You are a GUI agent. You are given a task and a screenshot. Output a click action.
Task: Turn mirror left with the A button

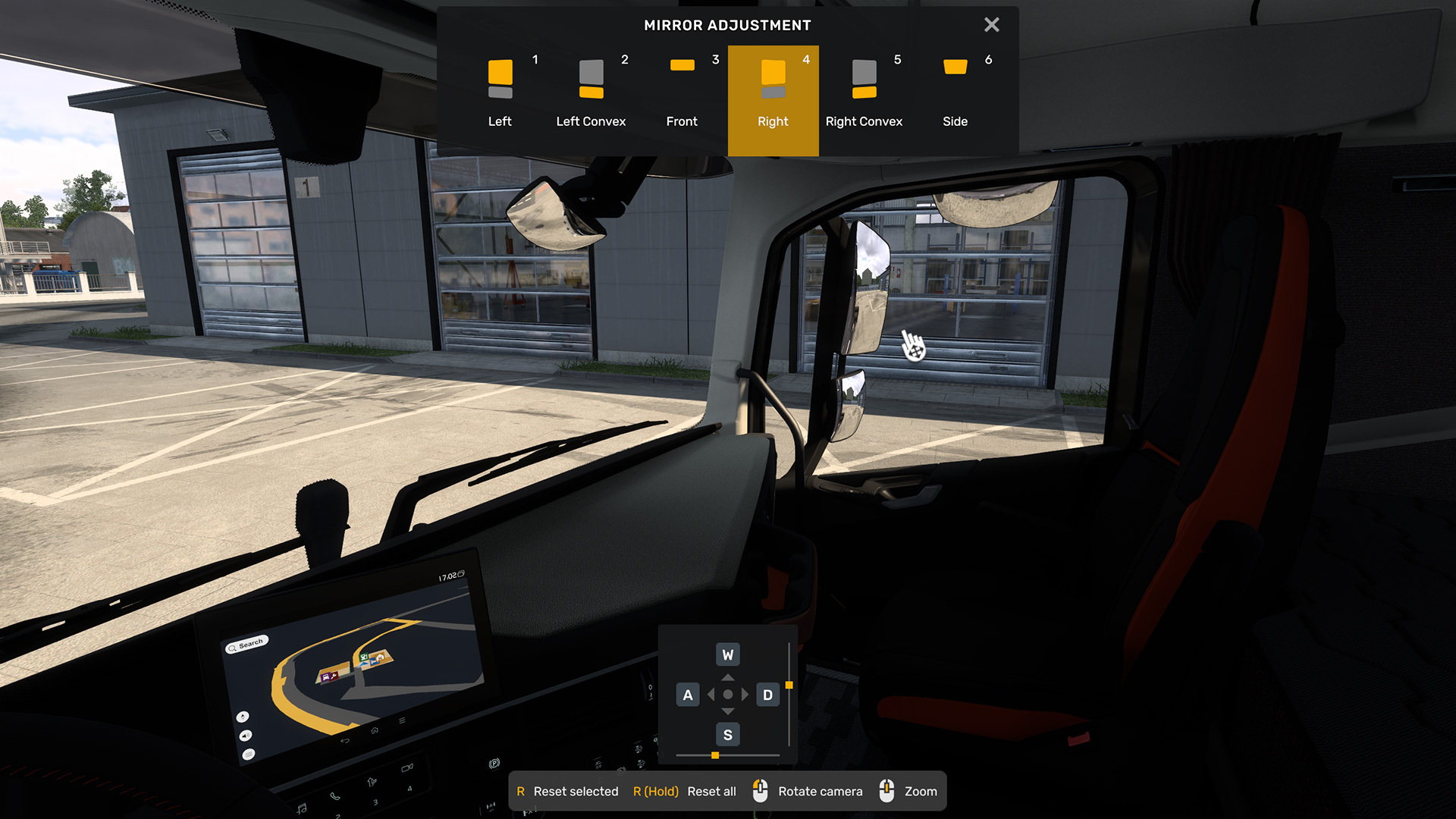pyautogui.click(x=688, y=695)
